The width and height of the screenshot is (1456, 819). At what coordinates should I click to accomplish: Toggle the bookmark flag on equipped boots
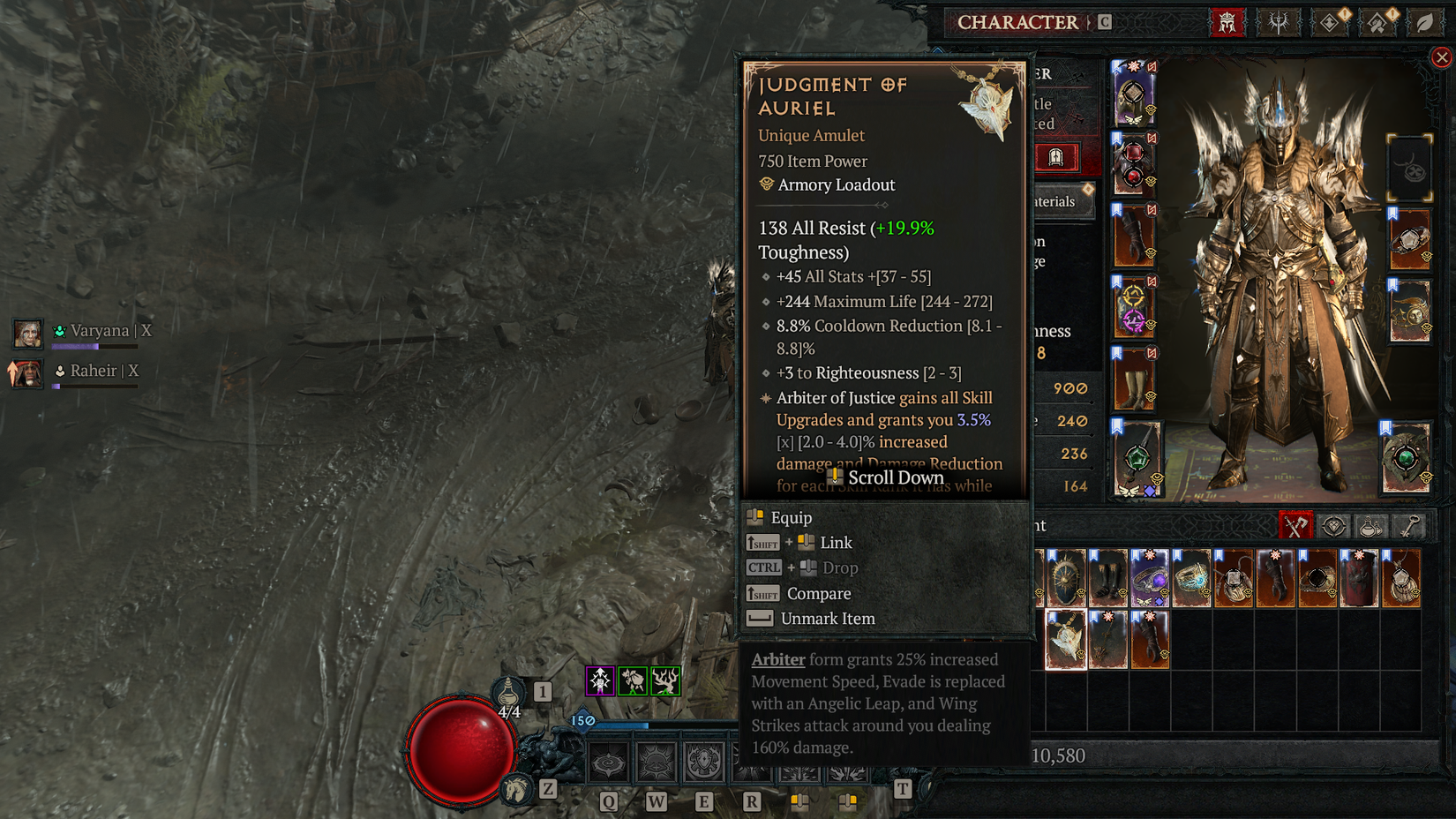pos(1116,353)
